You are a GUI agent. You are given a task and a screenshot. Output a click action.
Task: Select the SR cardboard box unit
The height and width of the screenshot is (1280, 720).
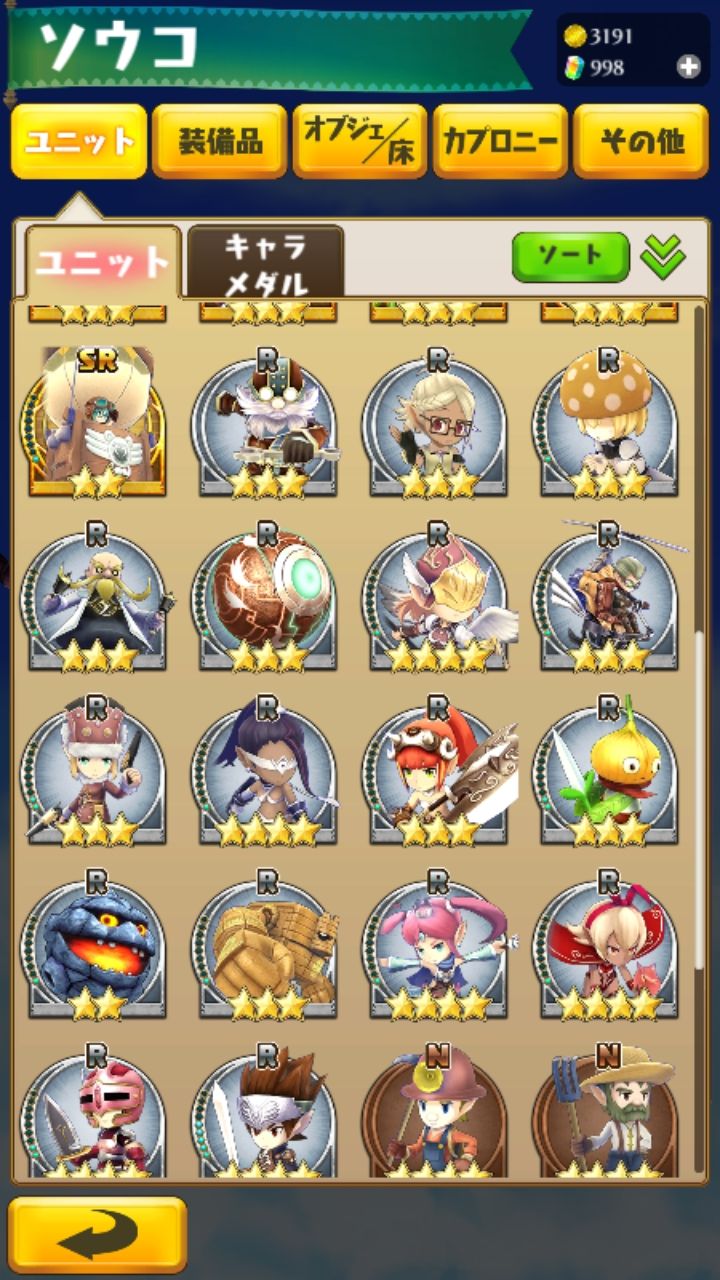pos(97,422)
